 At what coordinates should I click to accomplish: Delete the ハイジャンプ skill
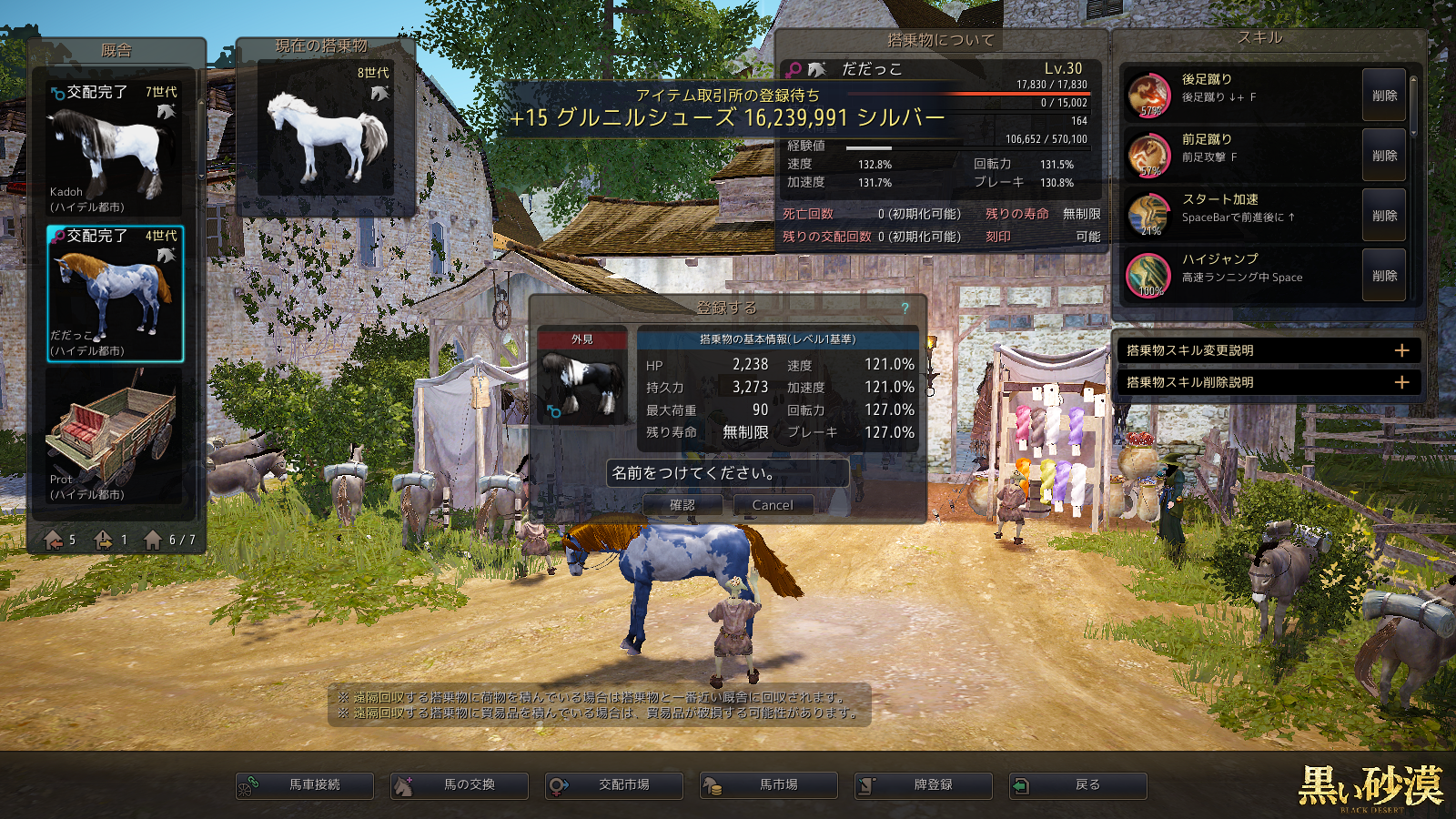pos(1384,276)
